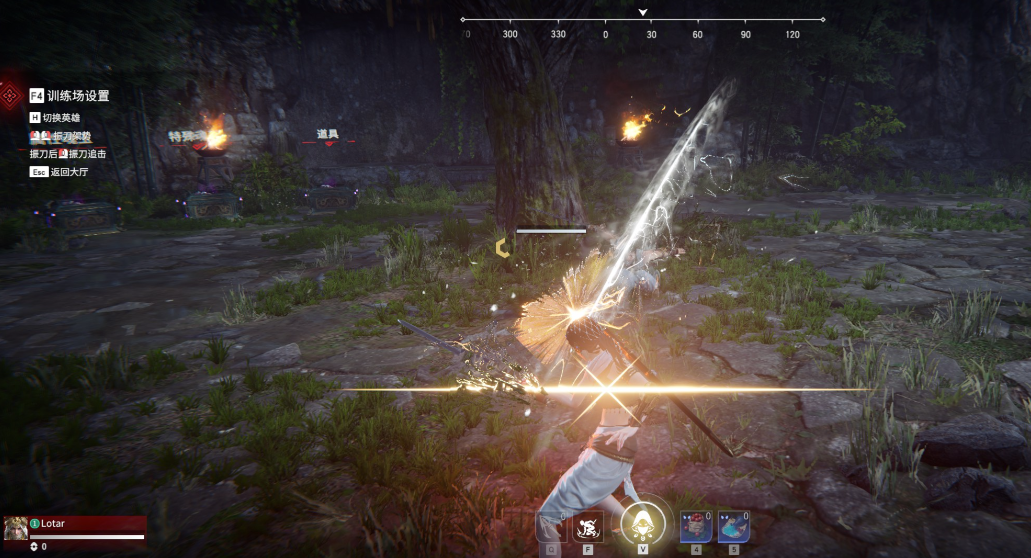Trigger the hooded figure ultimate ability
1031x558 pixels.
tap(643, 523)
